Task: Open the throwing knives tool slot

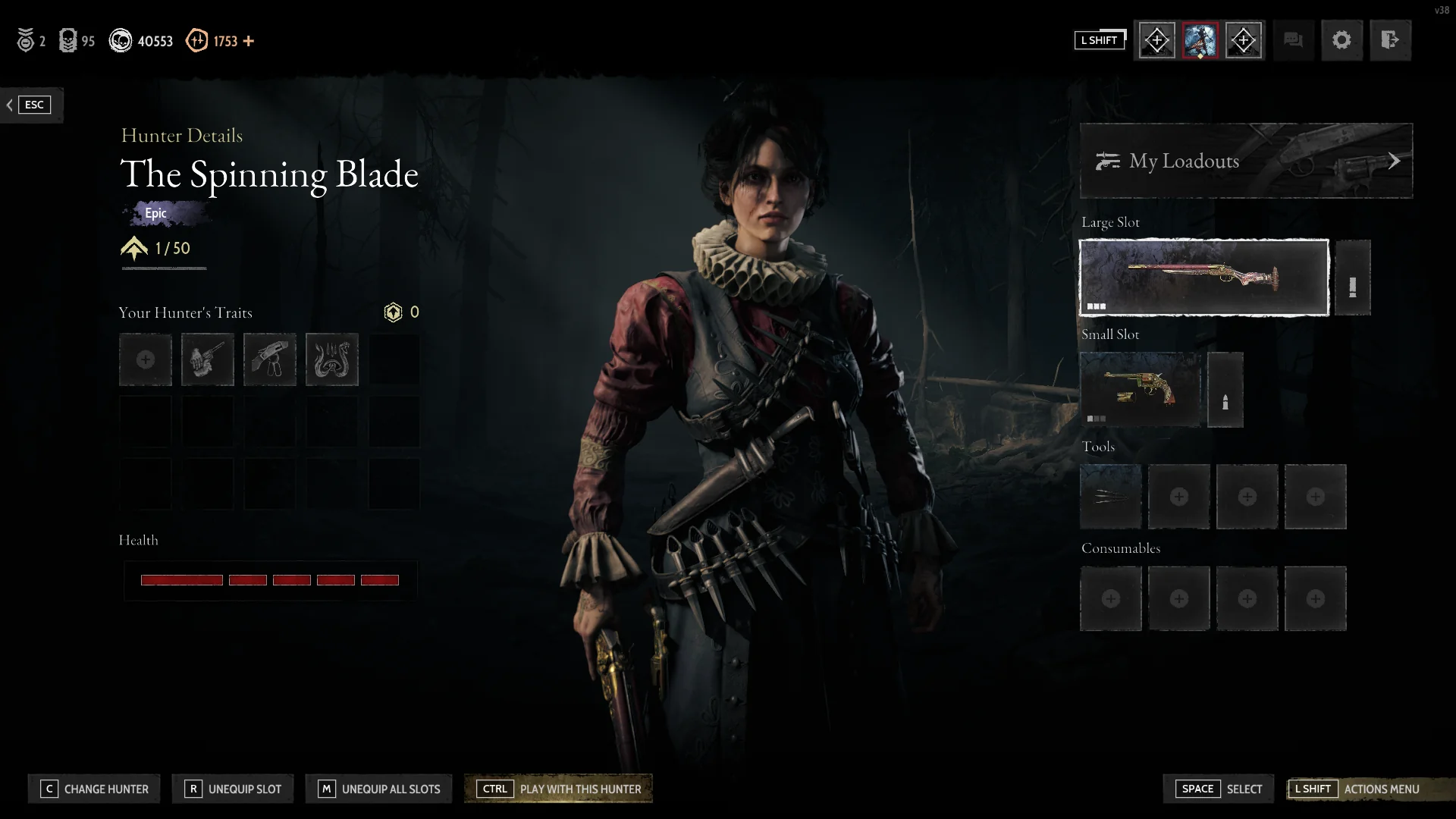Action: [1110, 497]
